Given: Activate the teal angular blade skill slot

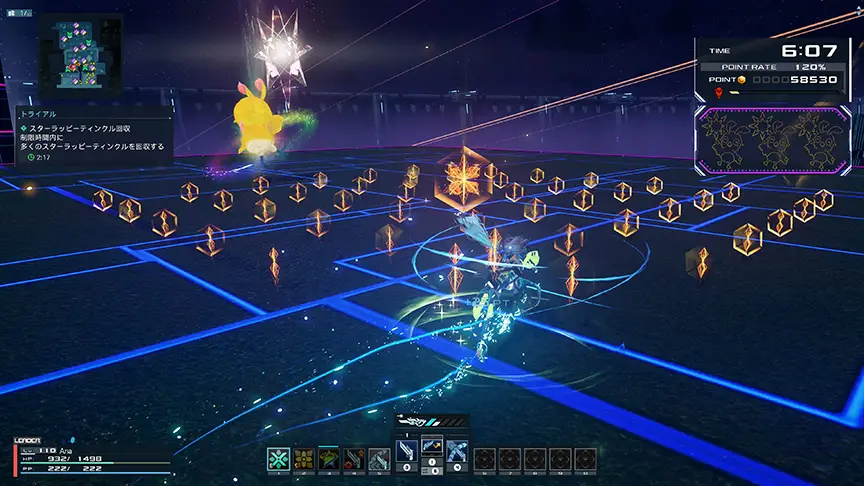Looking at the screenshot, I should tap(378, 459).
